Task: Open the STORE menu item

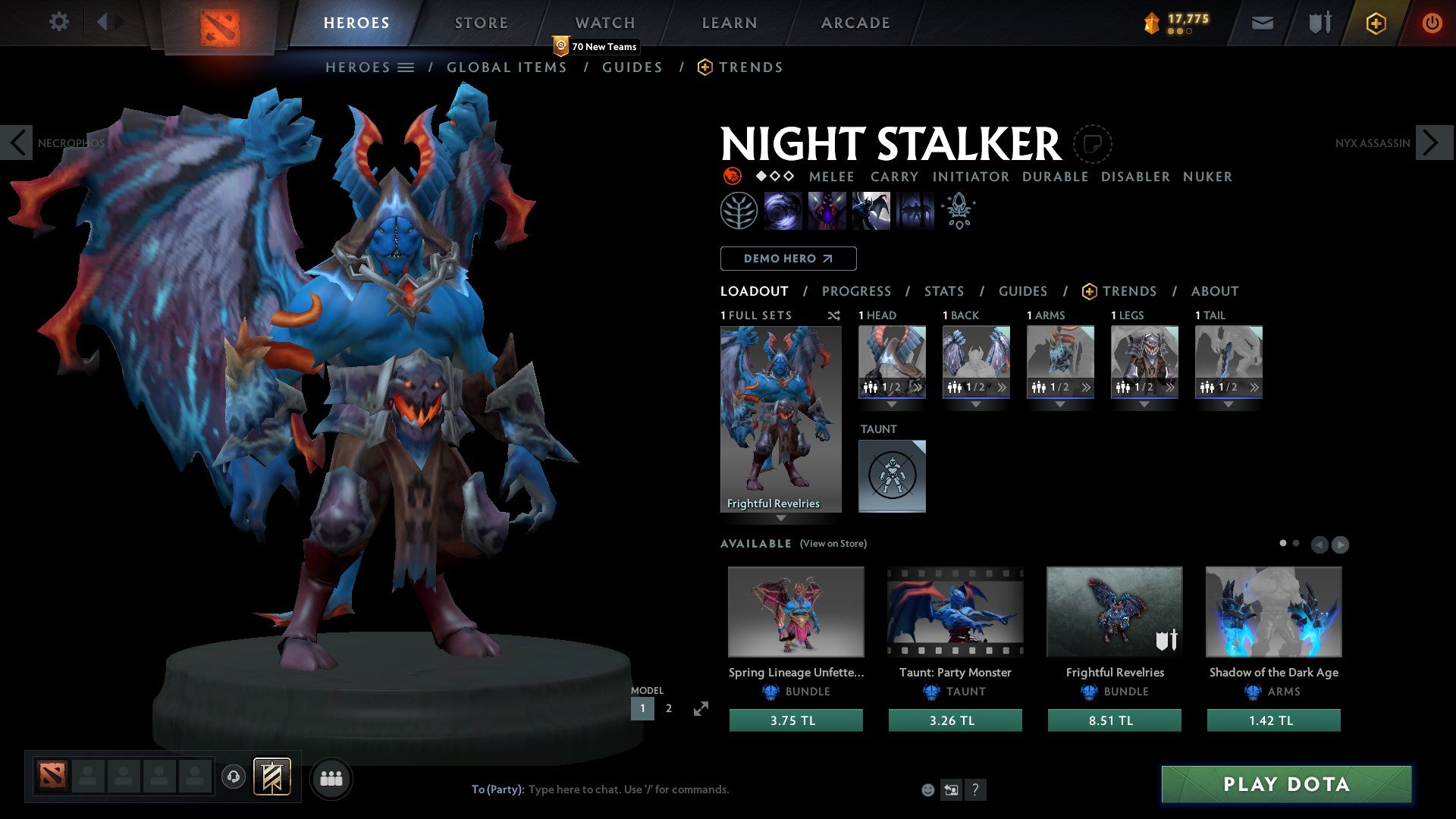Action: (x=481, y=22)
